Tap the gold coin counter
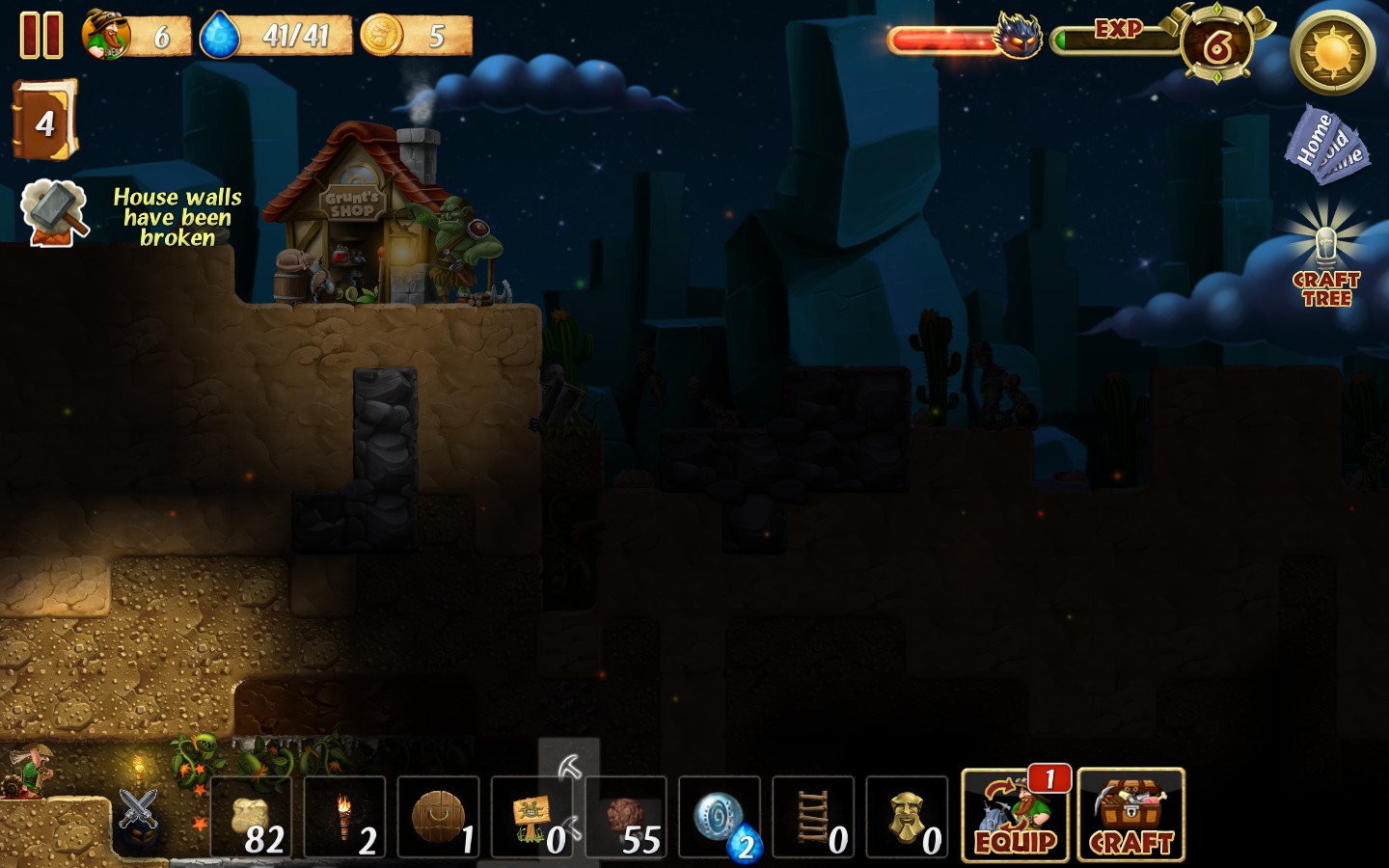Image resolution: width=1389 pixels, height=868 pixels. pyautogui.click(x=416, y=37)
